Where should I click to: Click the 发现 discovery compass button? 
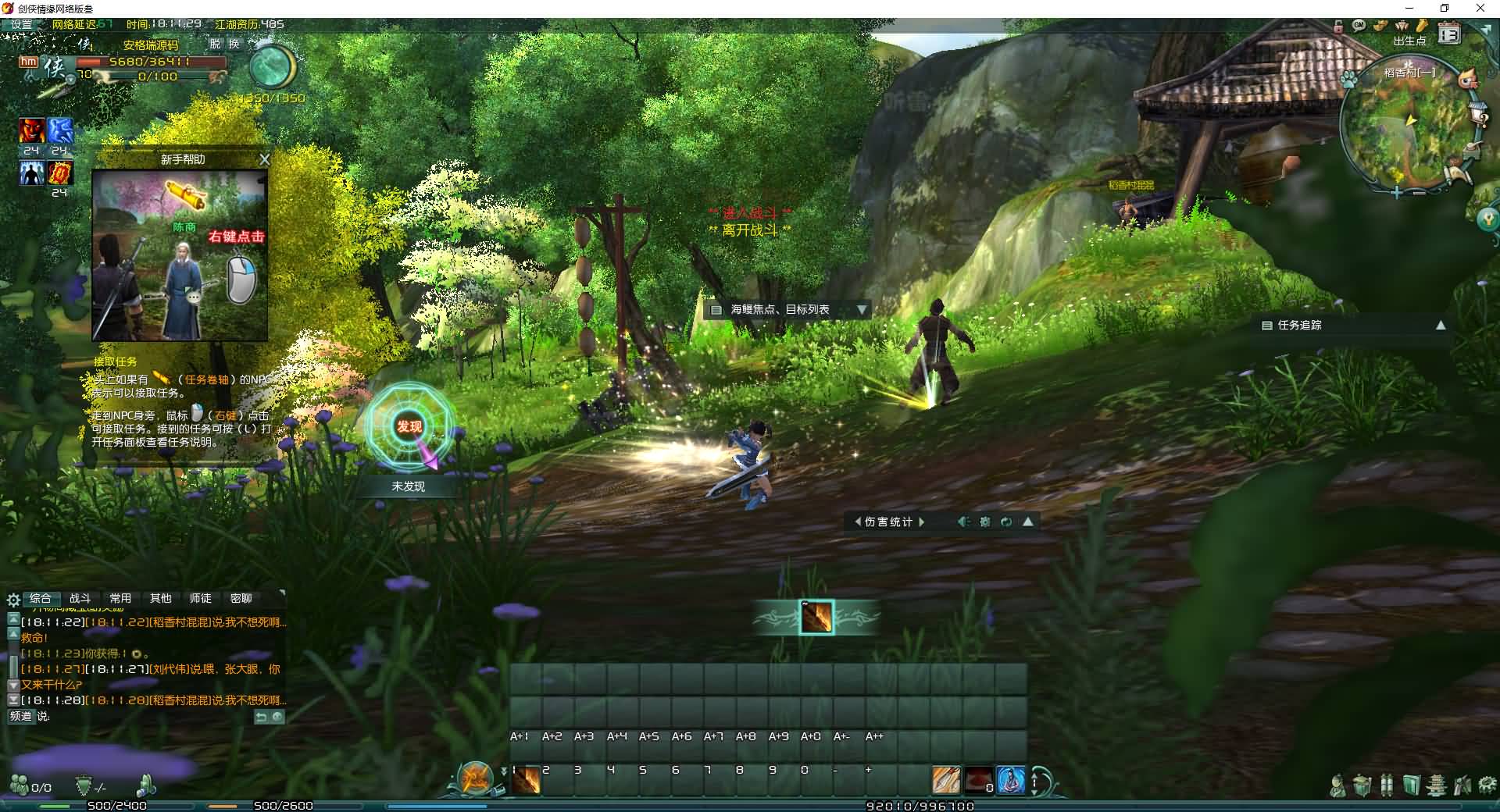pyautogui.click(x=409, y=426)
